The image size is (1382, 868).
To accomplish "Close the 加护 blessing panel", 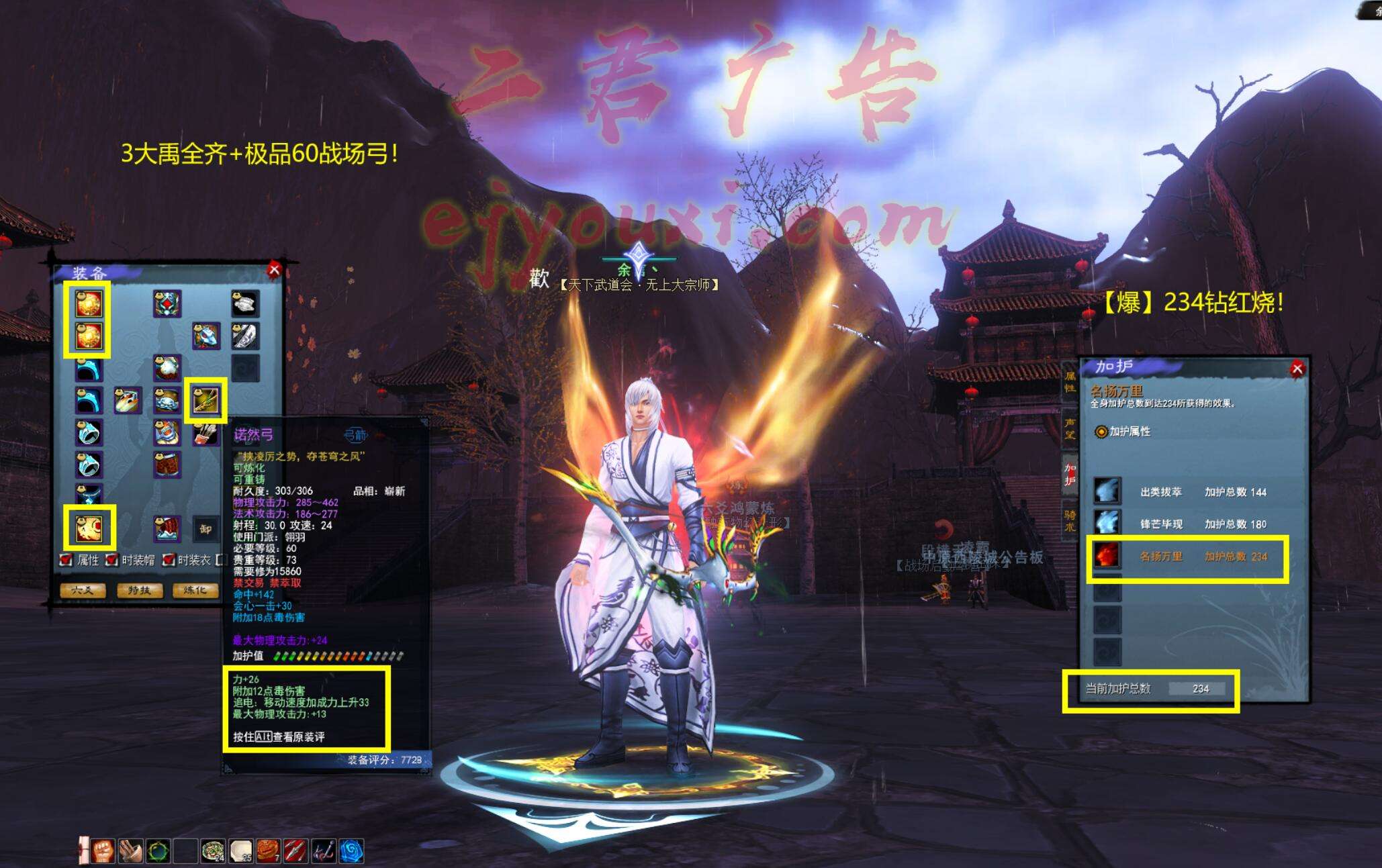I will point(1297,368).
